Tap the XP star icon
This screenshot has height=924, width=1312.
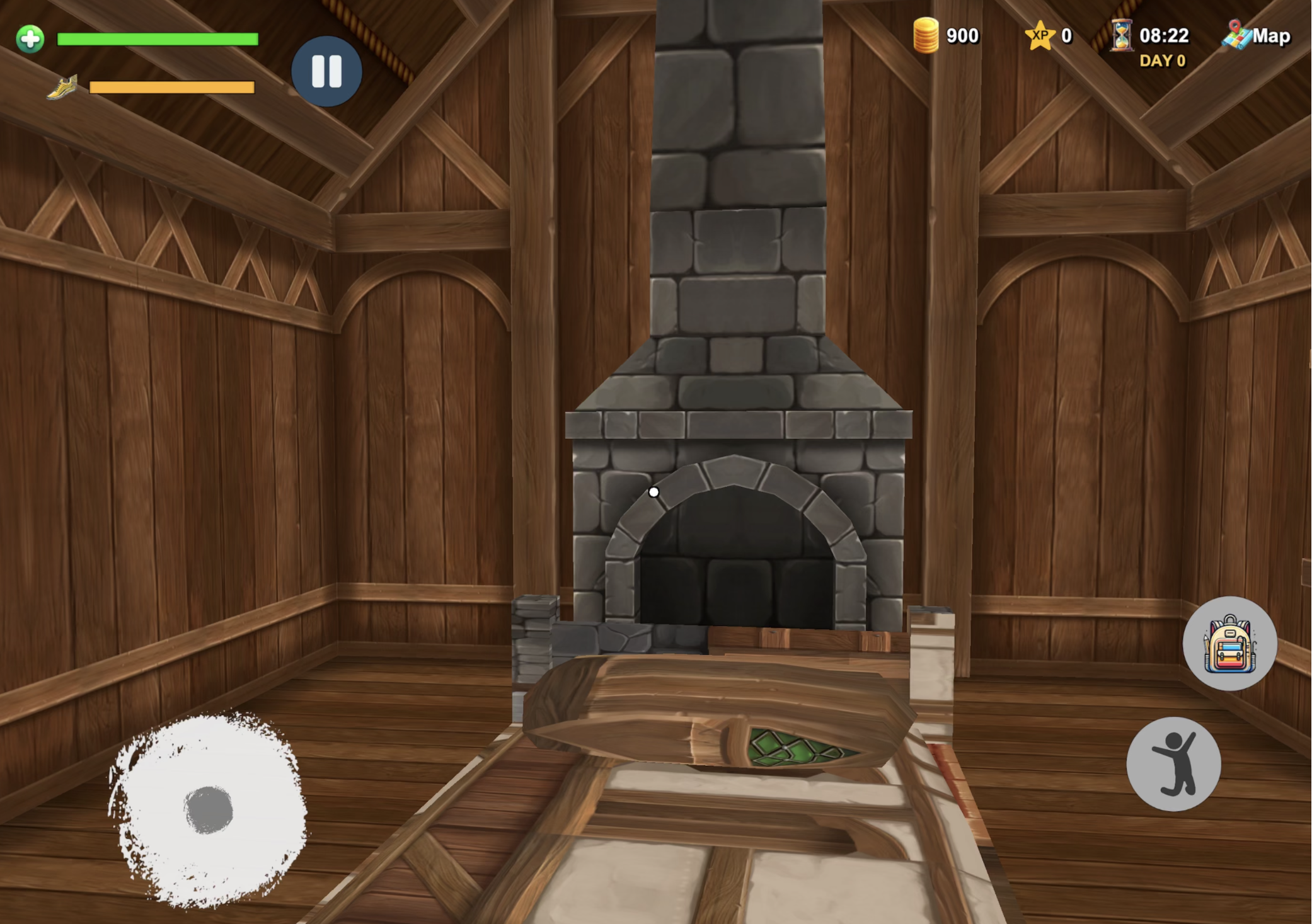[1040, 36]
